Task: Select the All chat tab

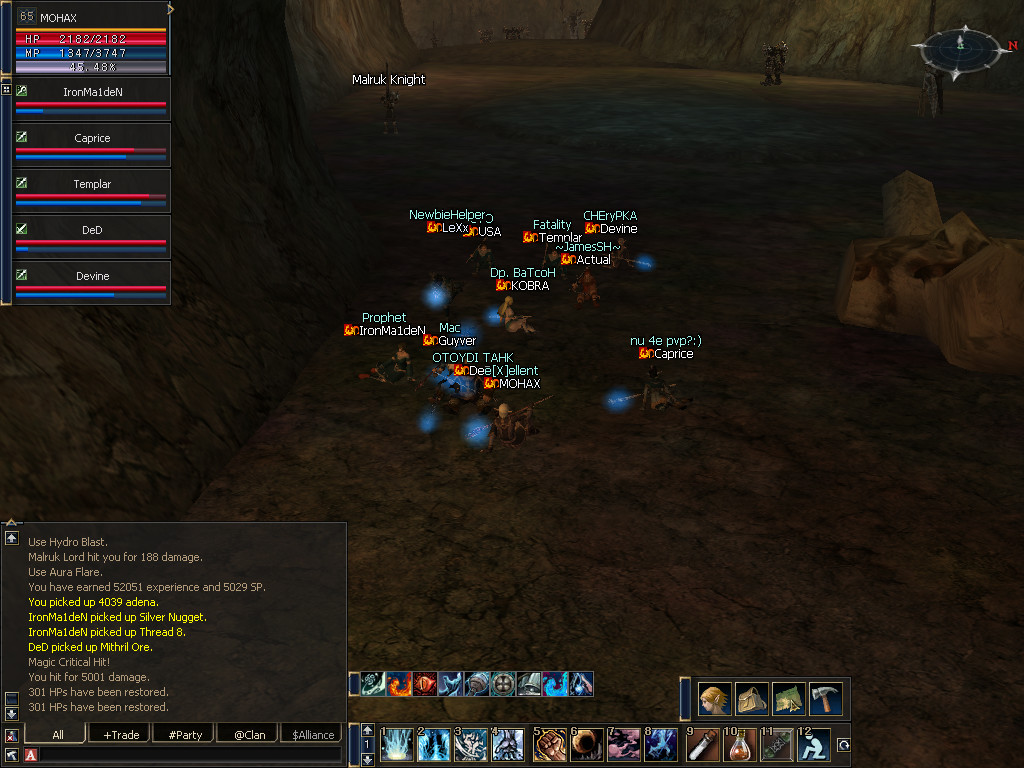Action: coord(58,735)
